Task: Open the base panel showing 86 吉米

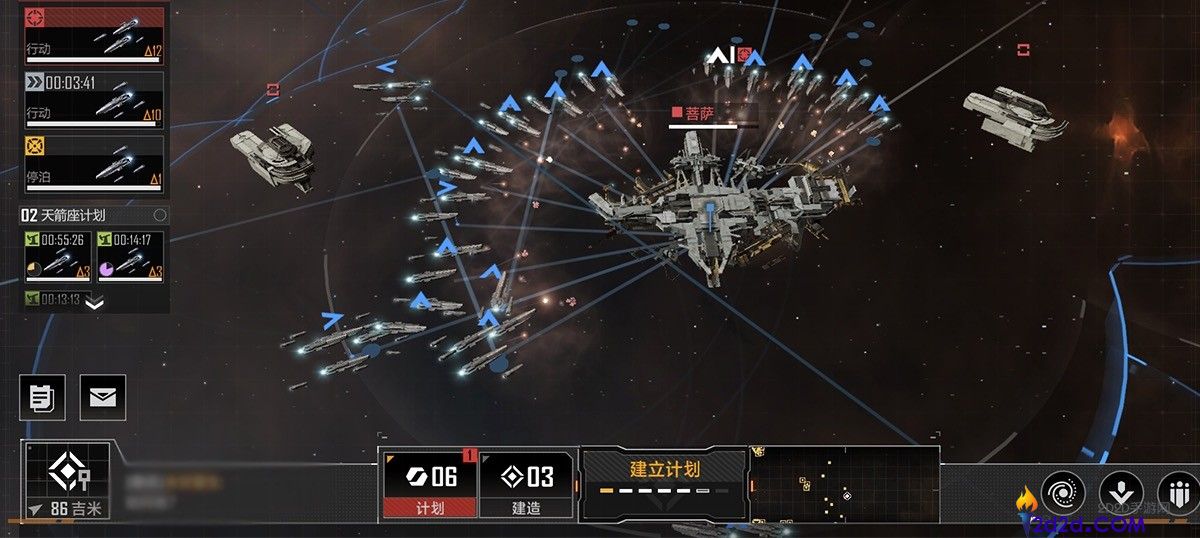Action: (67, 482)
